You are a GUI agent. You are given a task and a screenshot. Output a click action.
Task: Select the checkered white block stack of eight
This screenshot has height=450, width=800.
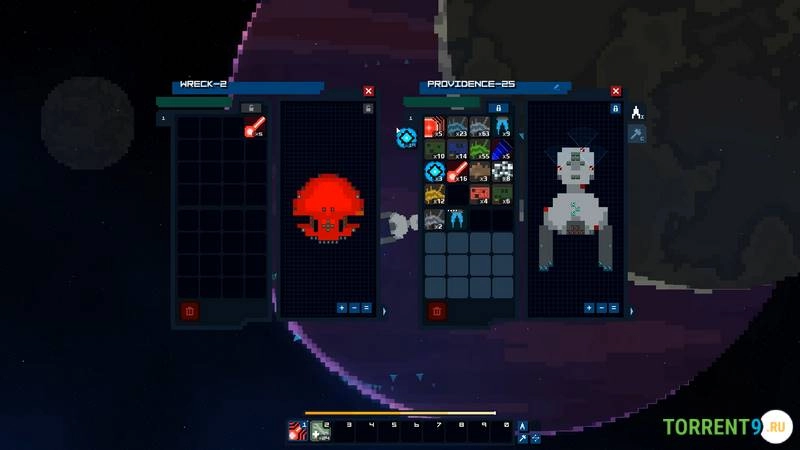[502, 172]
